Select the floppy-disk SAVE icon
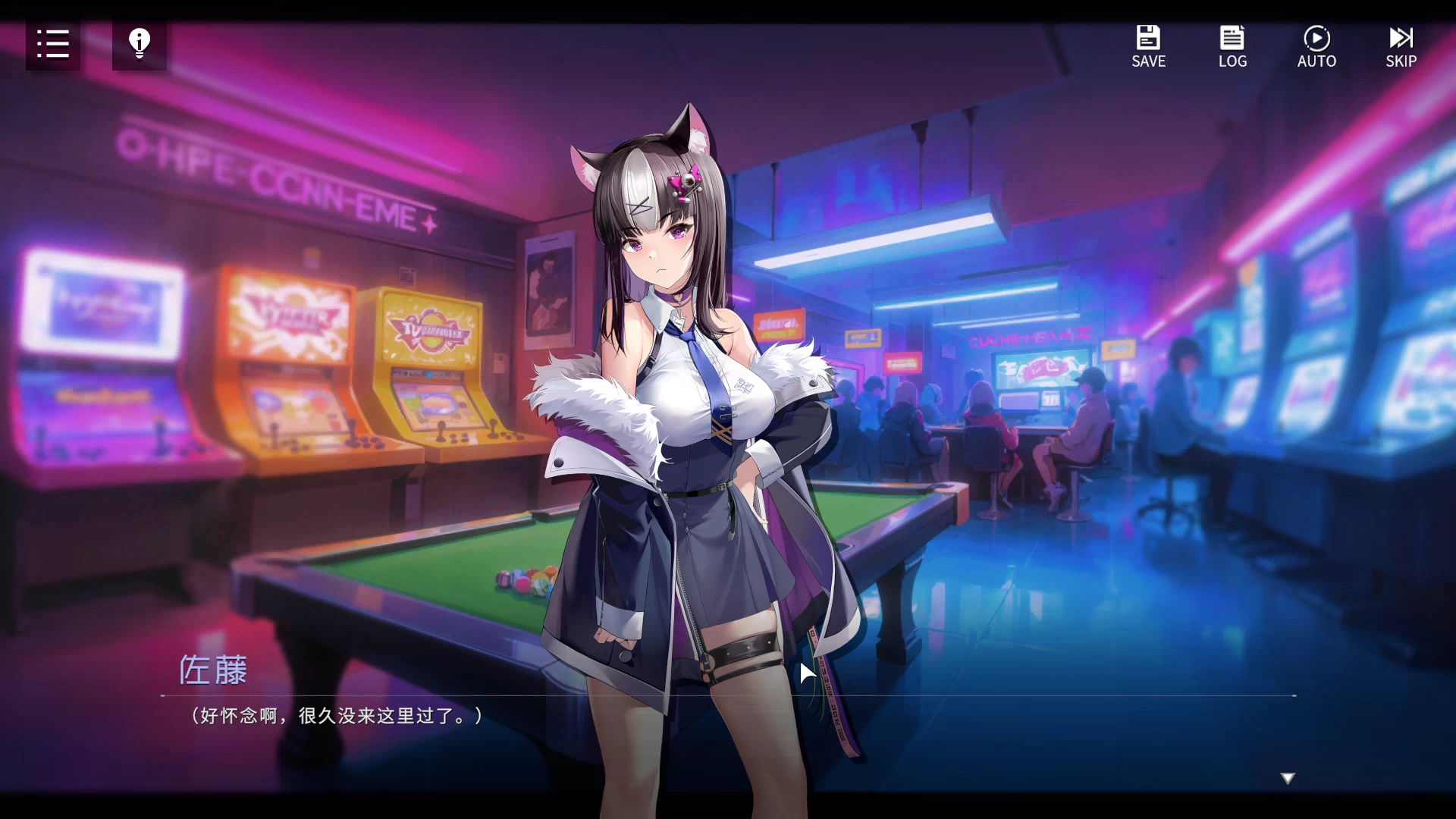Image resolution: width=1456 pixels, height=819 pixels. pos(1148,36)
